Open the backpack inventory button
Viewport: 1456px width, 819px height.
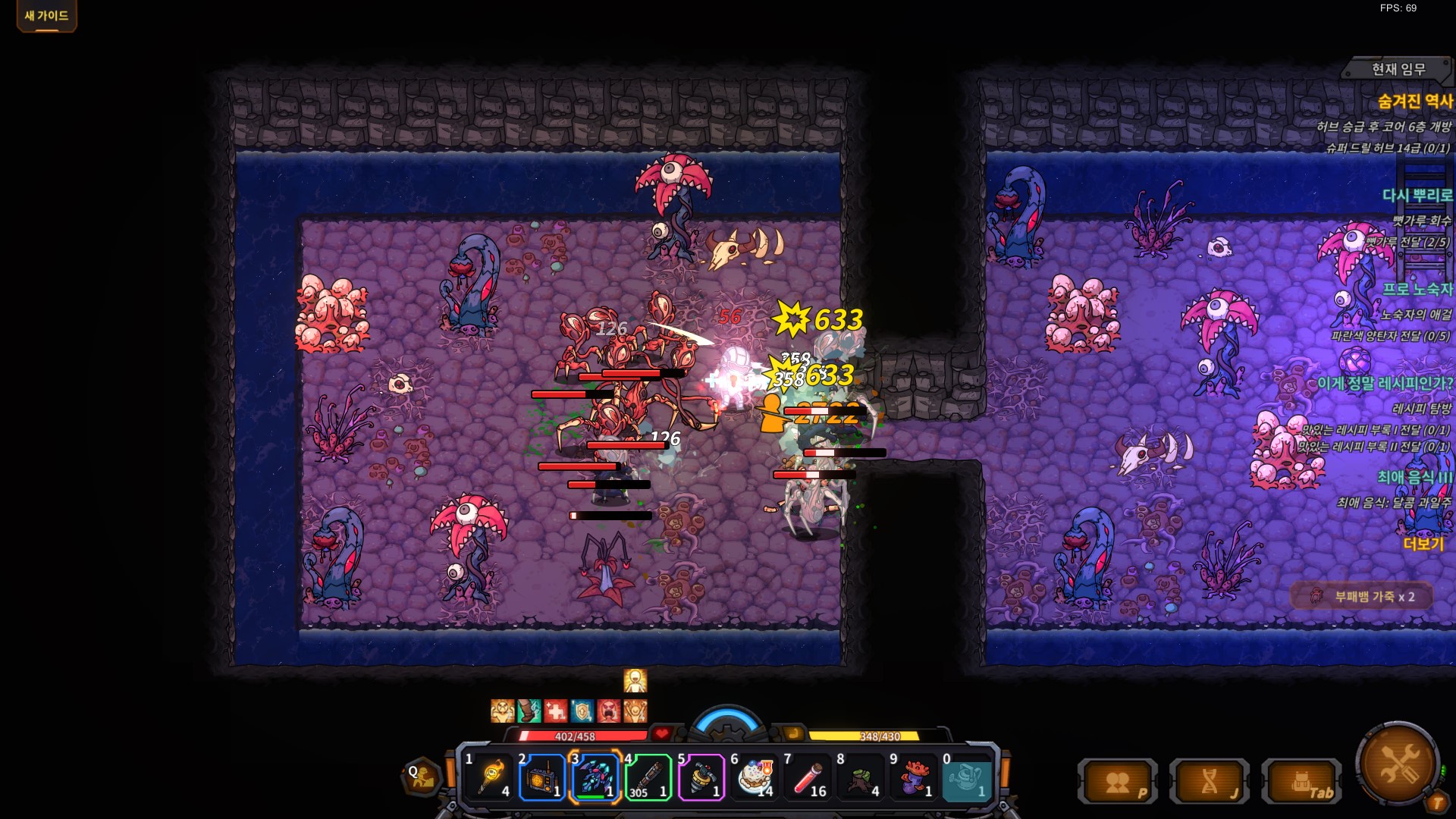1301,782
